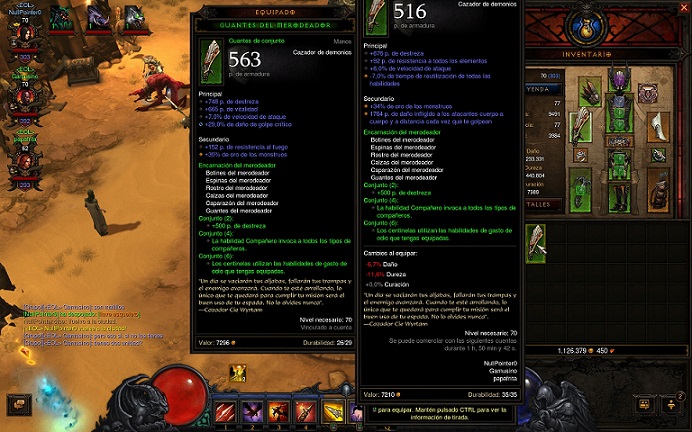
Task: Select NullPointer0's party portrait
Action: pyautogui.click(x=24, y=34)
